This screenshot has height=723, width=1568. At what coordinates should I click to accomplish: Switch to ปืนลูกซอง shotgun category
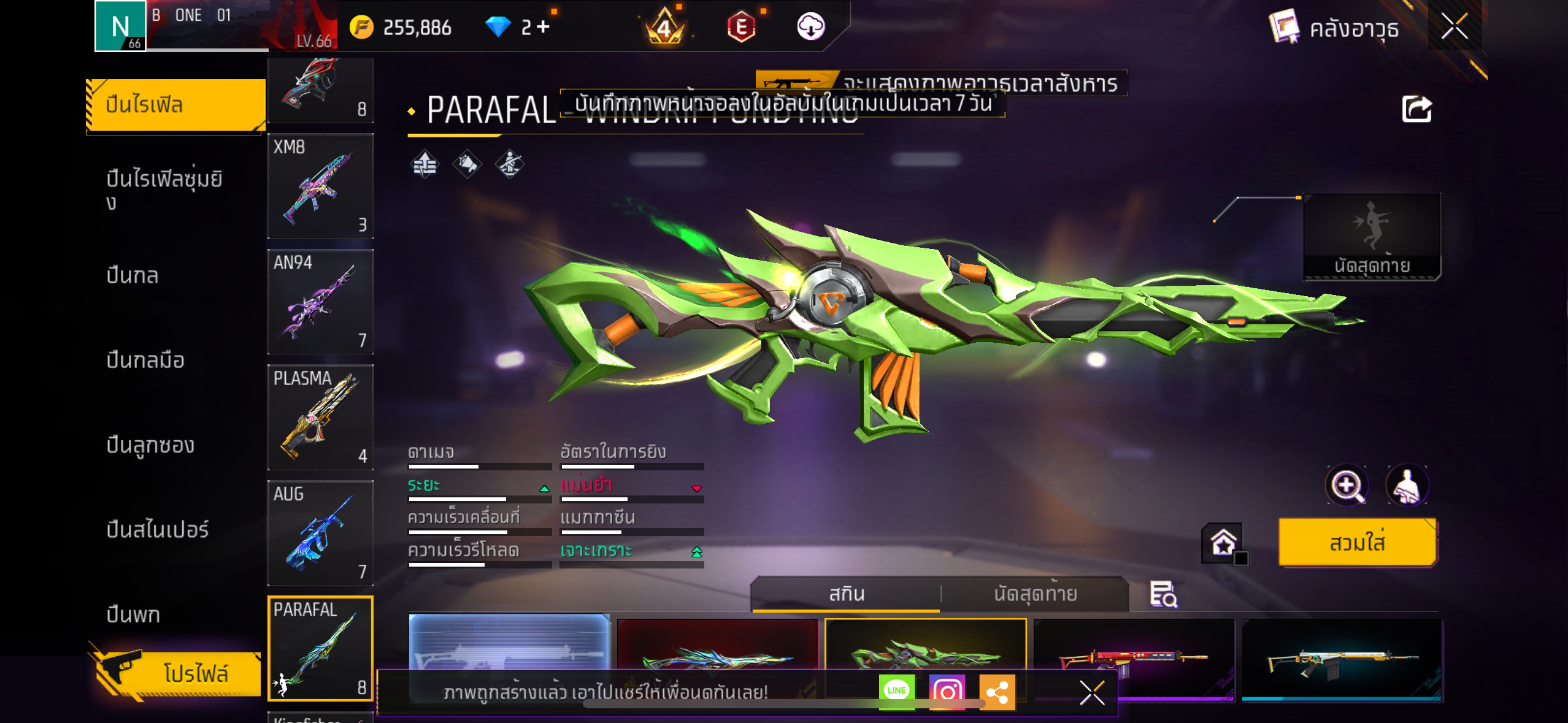[x=150, y=445]
